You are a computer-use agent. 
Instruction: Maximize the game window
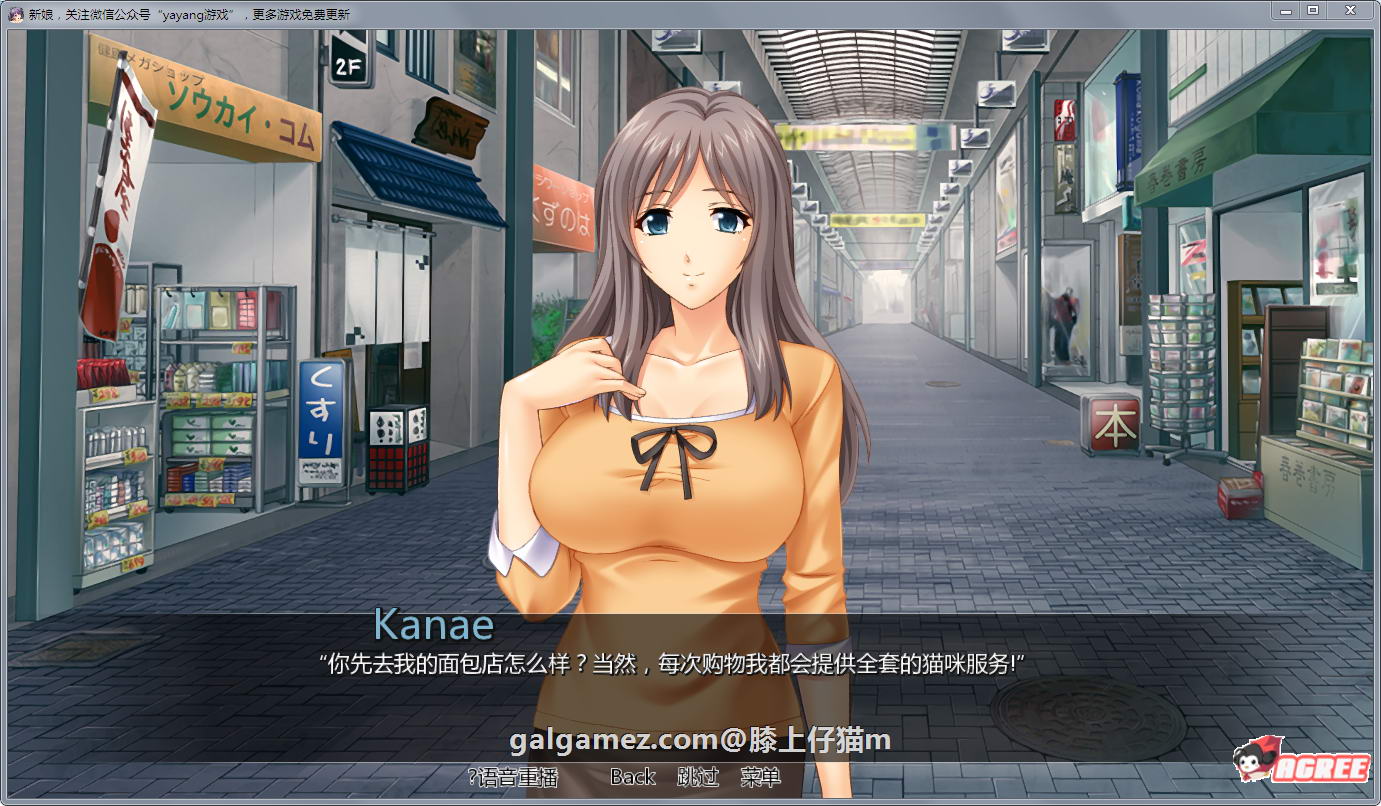click(x=1312, y=11)
